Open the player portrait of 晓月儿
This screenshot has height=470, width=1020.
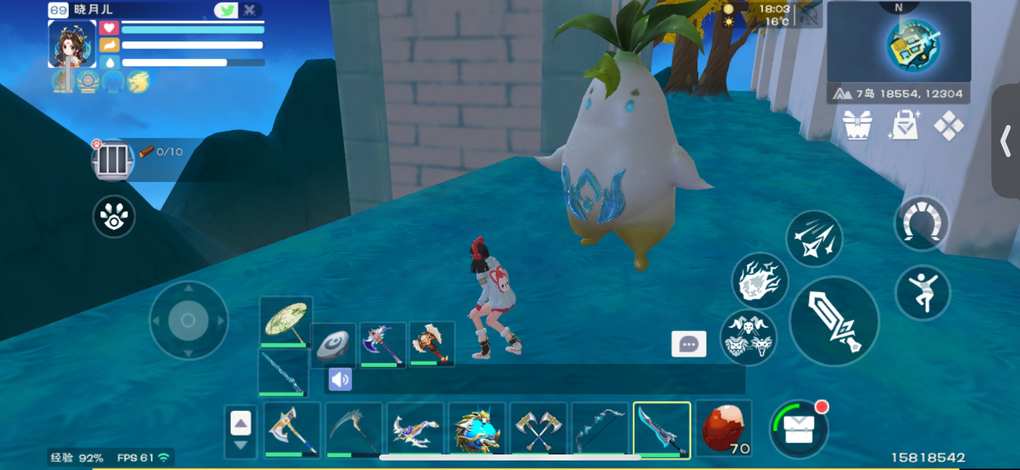click(72, 44)
